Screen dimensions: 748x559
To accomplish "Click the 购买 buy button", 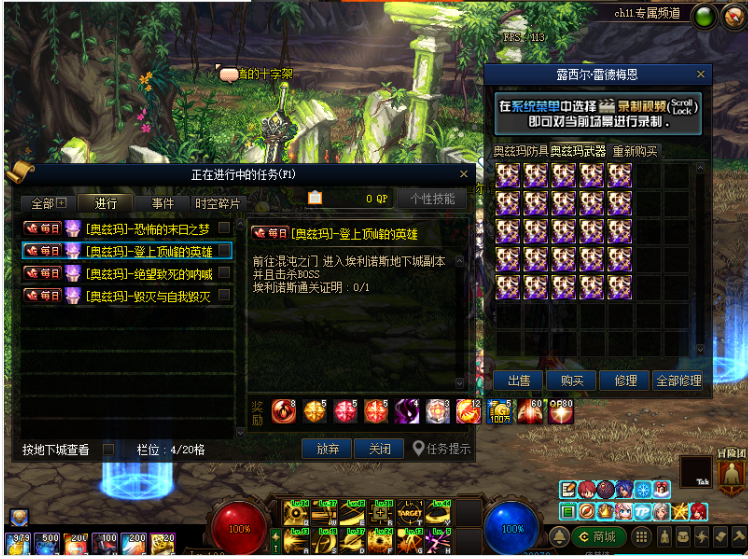I will [572, 380].
